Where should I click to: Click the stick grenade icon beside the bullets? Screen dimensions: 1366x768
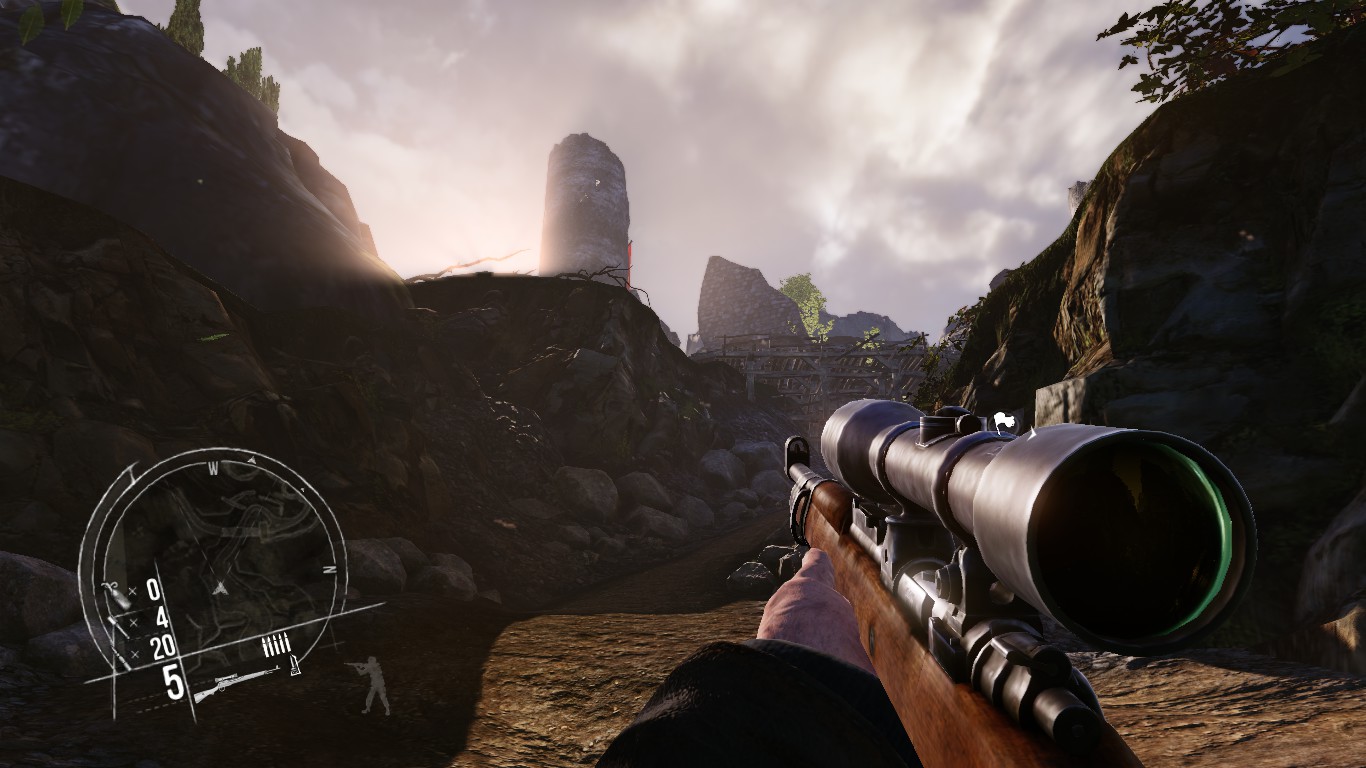[x=294, y=663]
